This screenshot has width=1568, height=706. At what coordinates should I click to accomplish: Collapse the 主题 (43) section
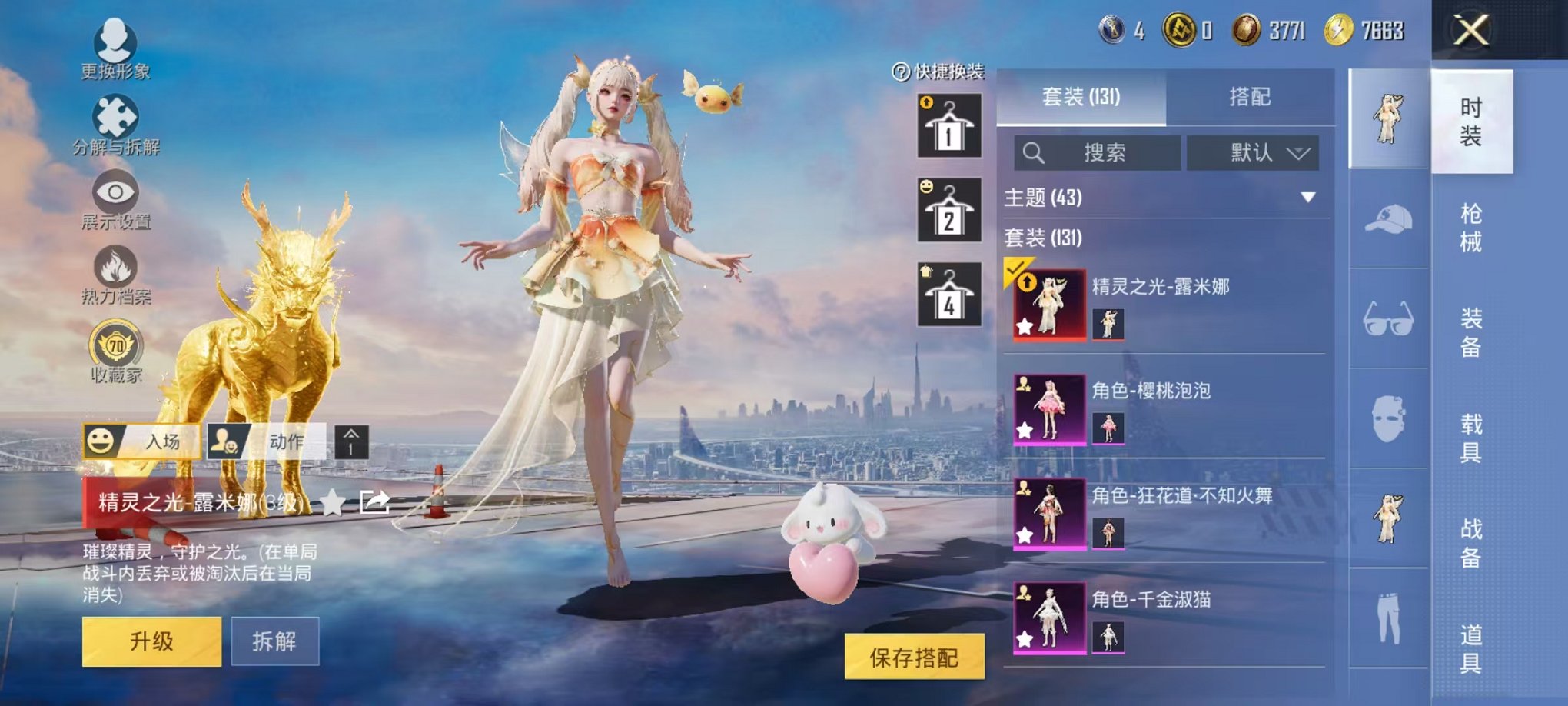point(1308,197)
